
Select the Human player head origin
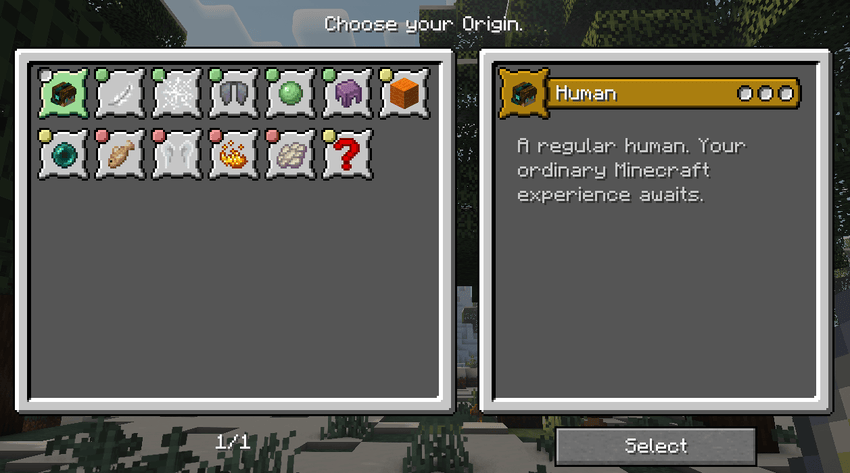pos(64,94)
